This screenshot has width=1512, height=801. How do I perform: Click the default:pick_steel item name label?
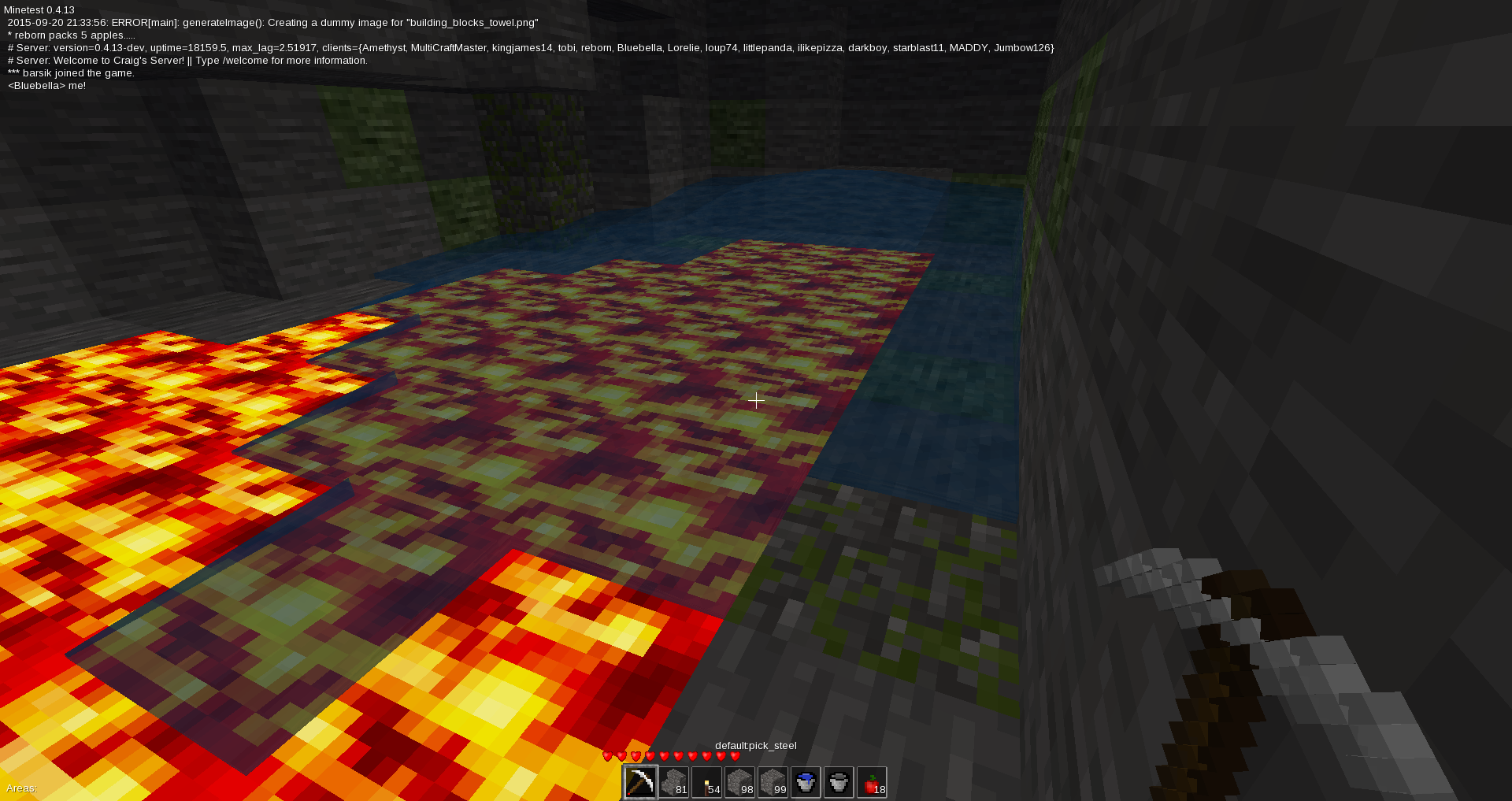(x=755, y=745)
